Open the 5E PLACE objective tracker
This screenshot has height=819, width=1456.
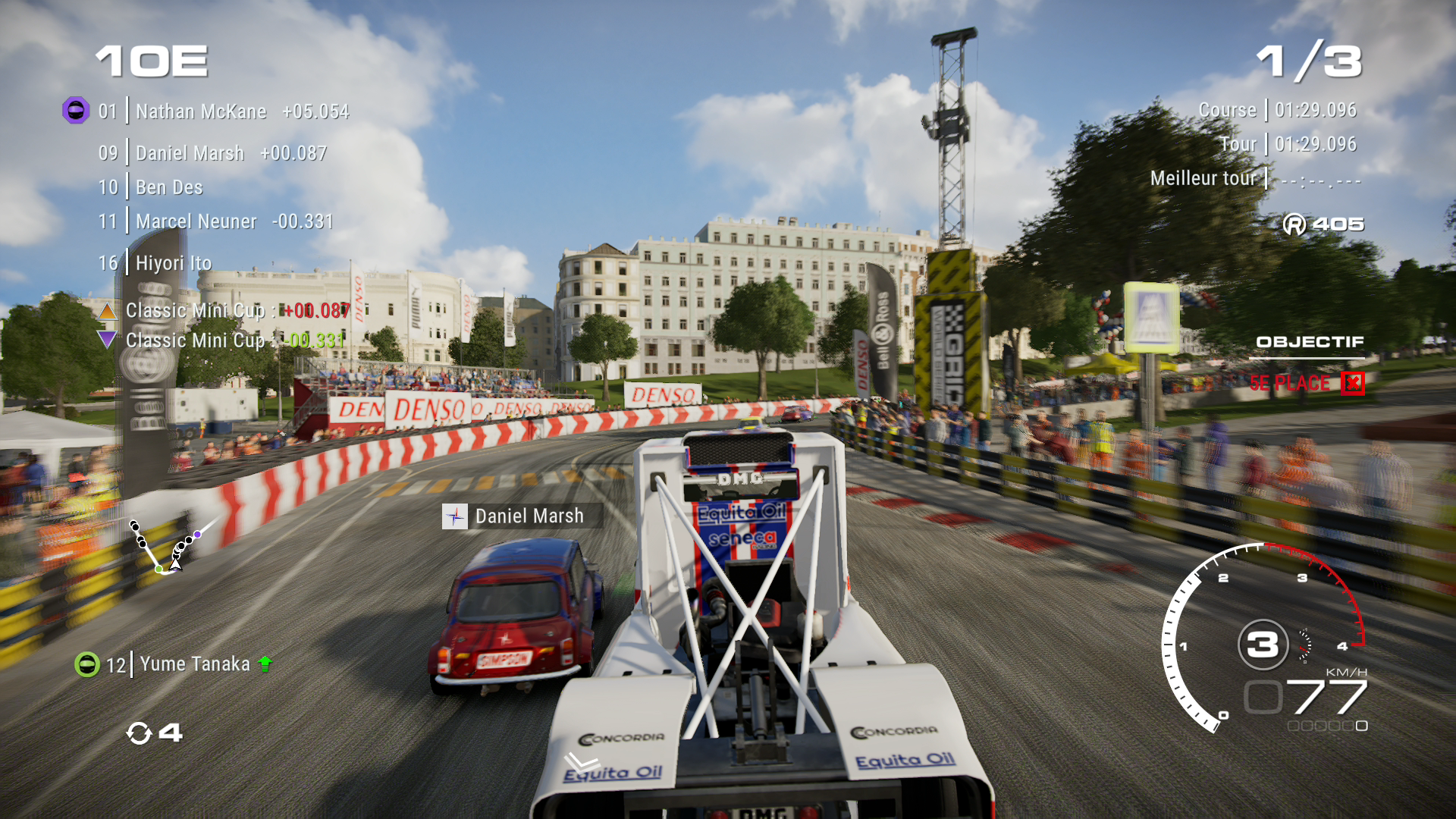[x=1305, y=383]
